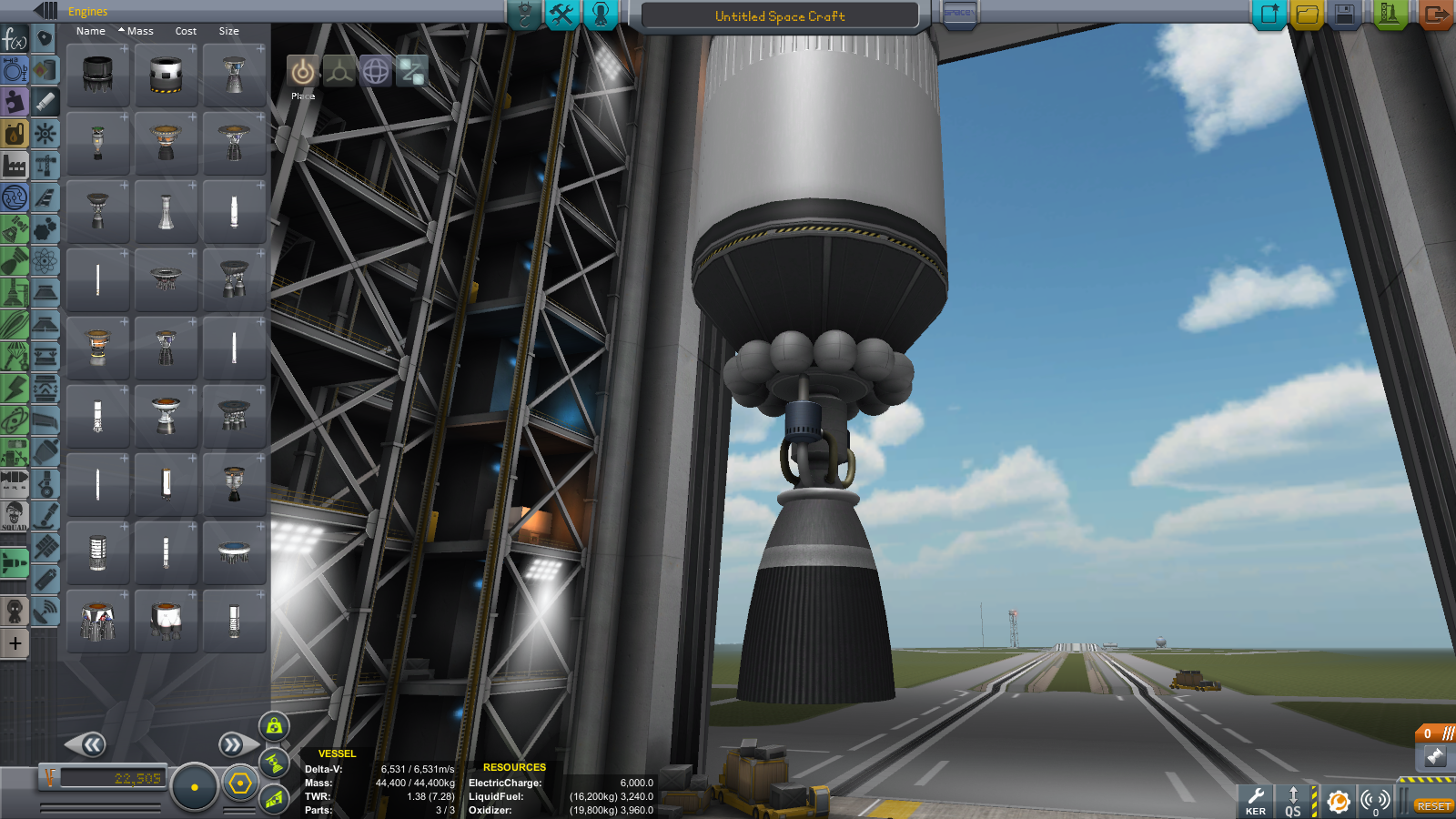Save the craft with the floppy disk button

(1345, 15)
